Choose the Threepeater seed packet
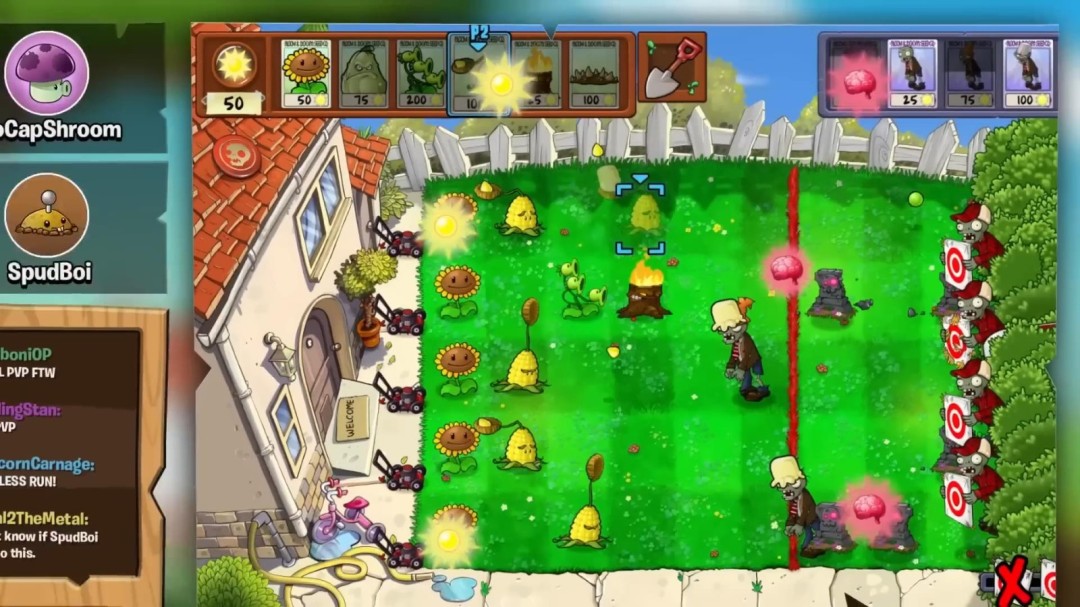 pos(421,73)
